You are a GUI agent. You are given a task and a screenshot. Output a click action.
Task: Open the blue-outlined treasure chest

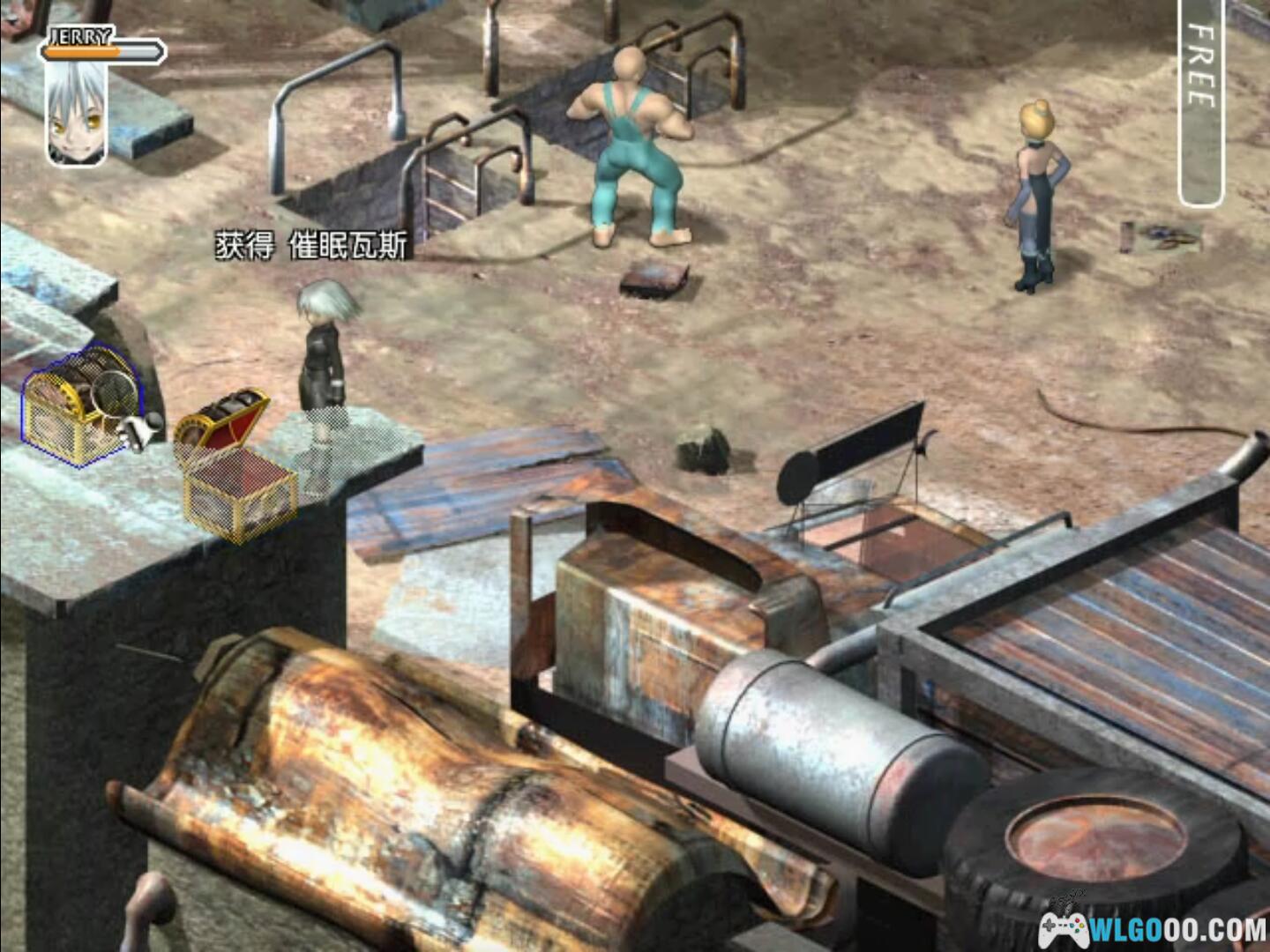tap(78, 405)
